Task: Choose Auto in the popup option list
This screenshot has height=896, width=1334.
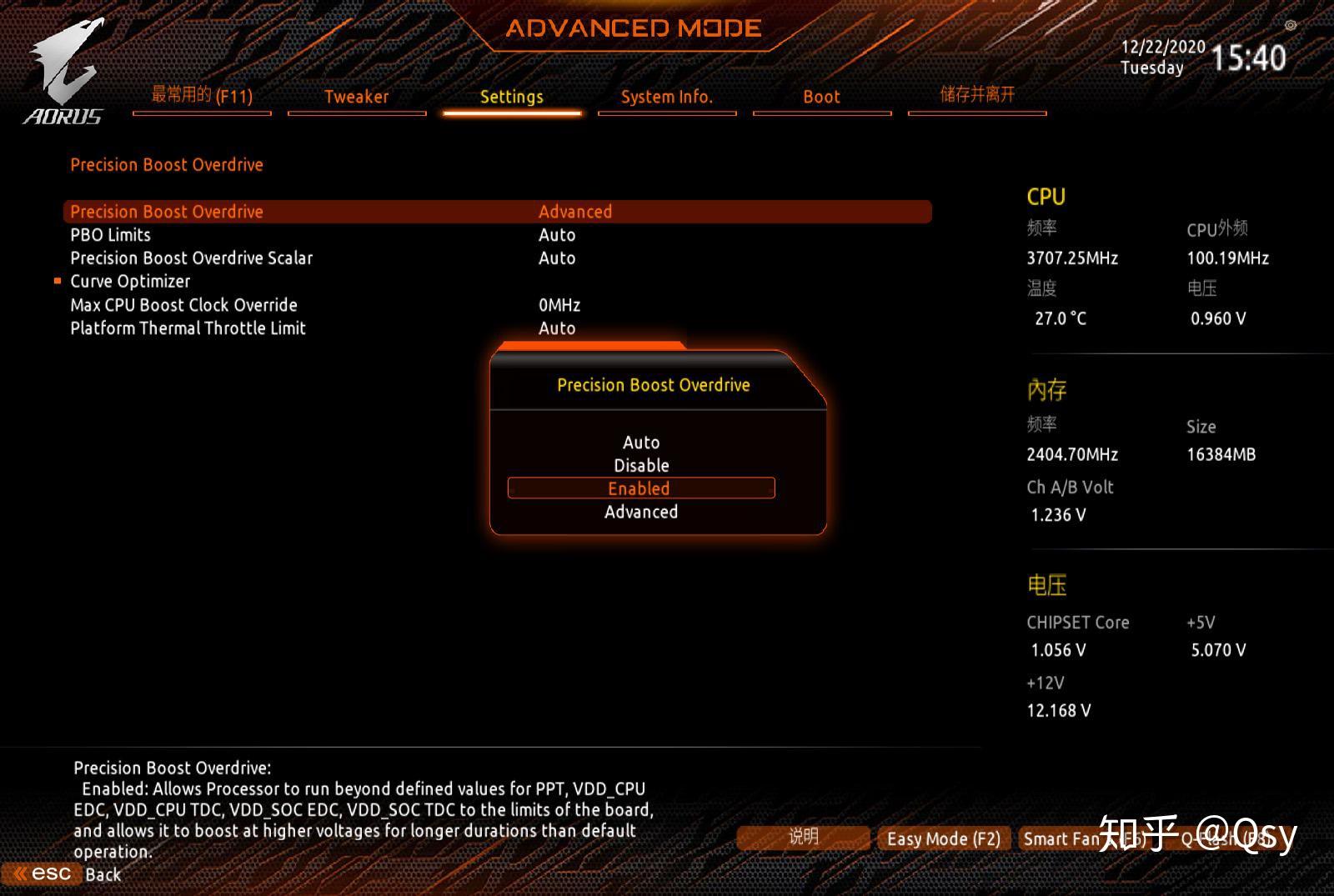Action: pyautogui.click(x=640, y=443)
